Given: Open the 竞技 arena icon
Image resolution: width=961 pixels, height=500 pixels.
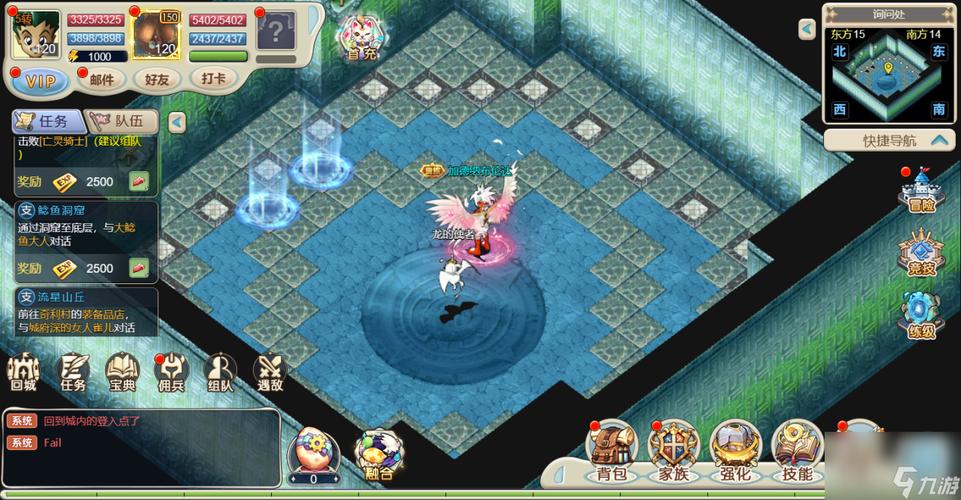Looking at the screenshot, I should click(x=920, y=252).
